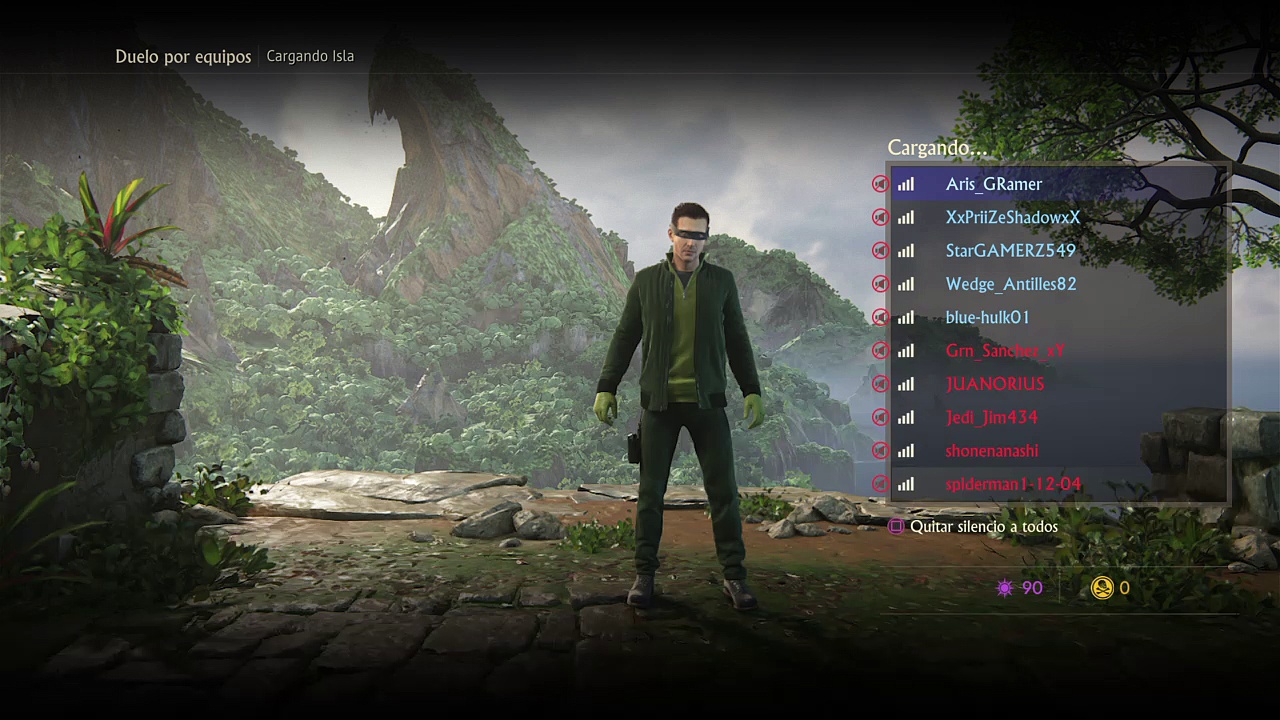
Task: Select enemy player Grn_Sanchez_xY
Action: click(x=1004, y=351)
